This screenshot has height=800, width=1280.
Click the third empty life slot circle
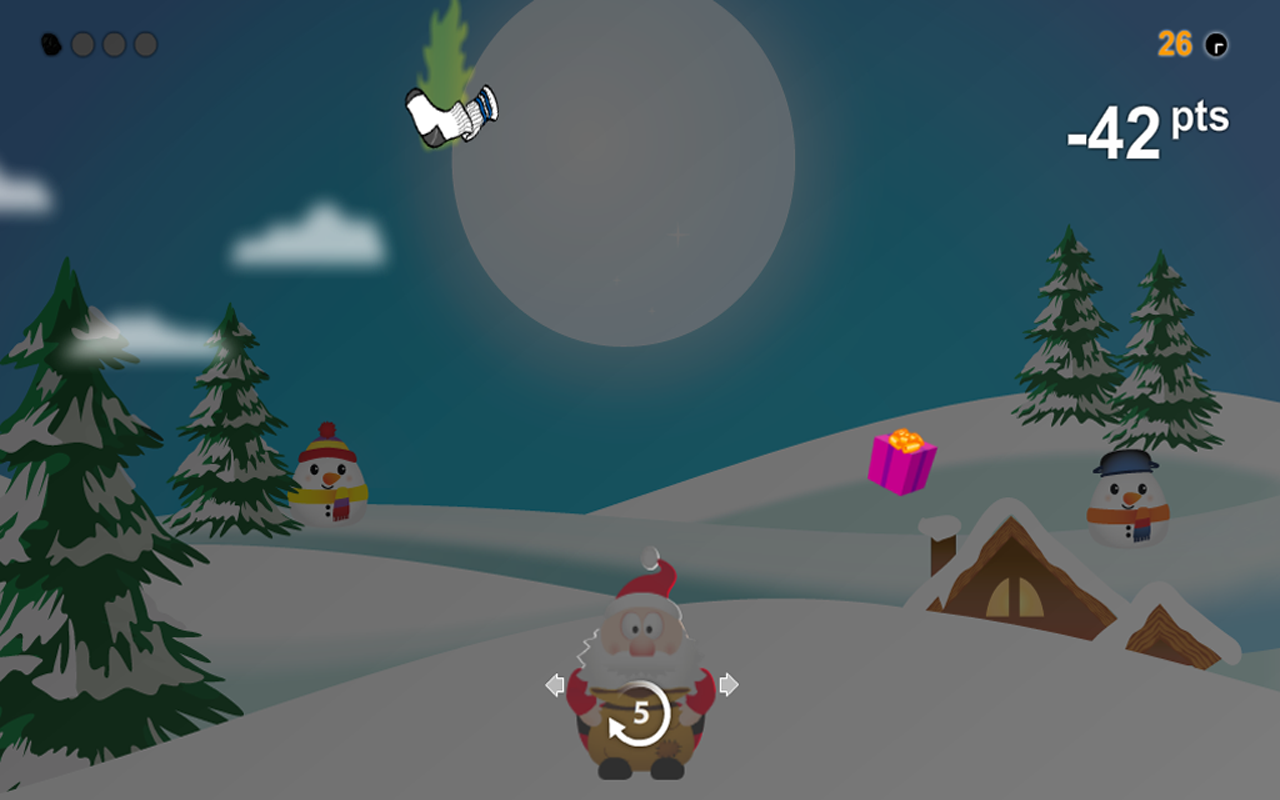coord(144,44)
